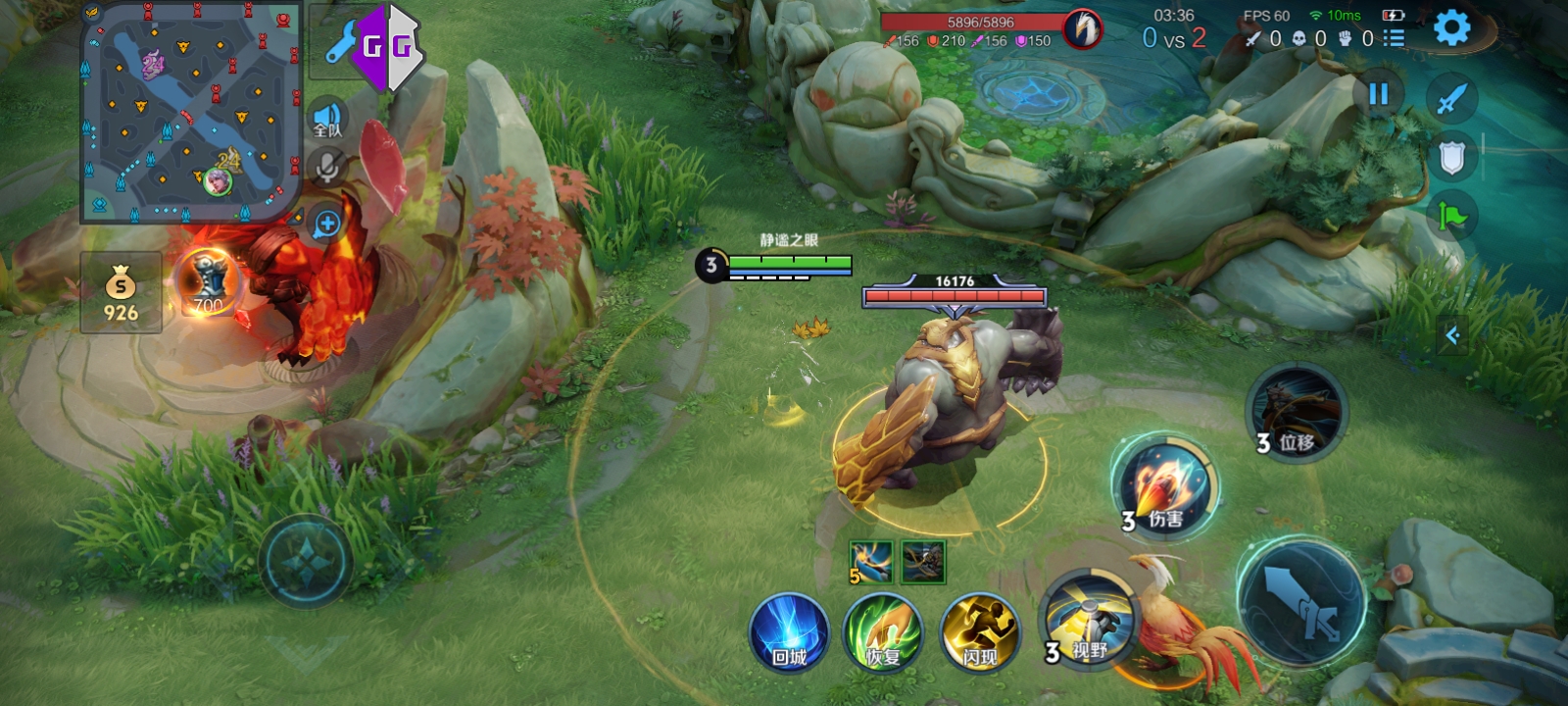Cast the 闪现 flash spell
The width and height of the screenshot is (1568, 706).
[979, 632]
